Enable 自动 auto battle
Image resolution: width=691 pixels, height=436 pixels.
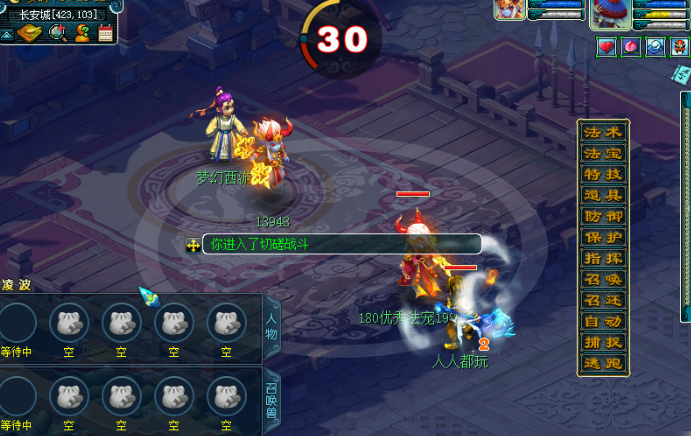(603, 322)
